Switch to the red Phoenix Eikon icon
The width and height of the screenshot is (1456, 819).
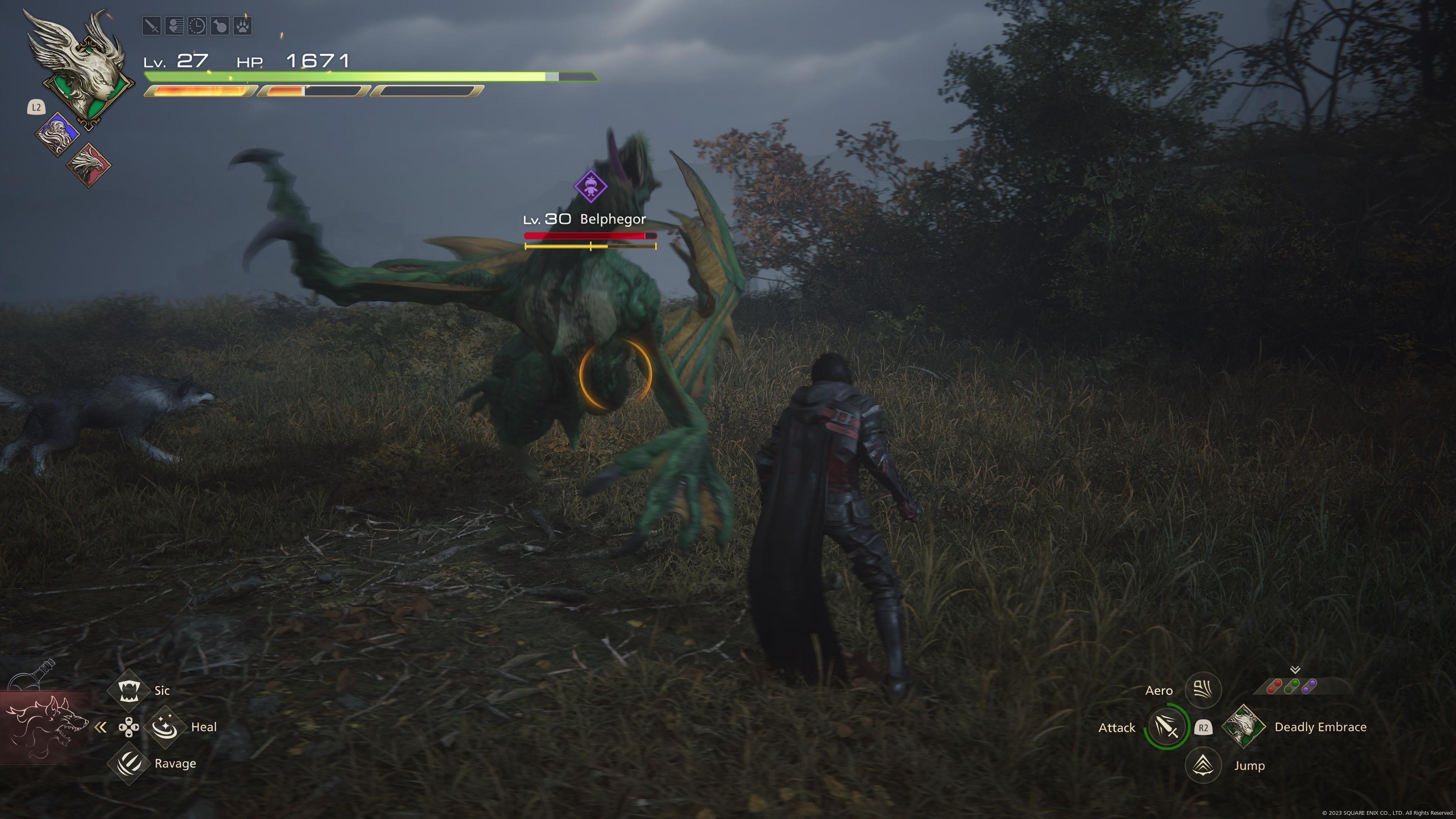(89, 165)
